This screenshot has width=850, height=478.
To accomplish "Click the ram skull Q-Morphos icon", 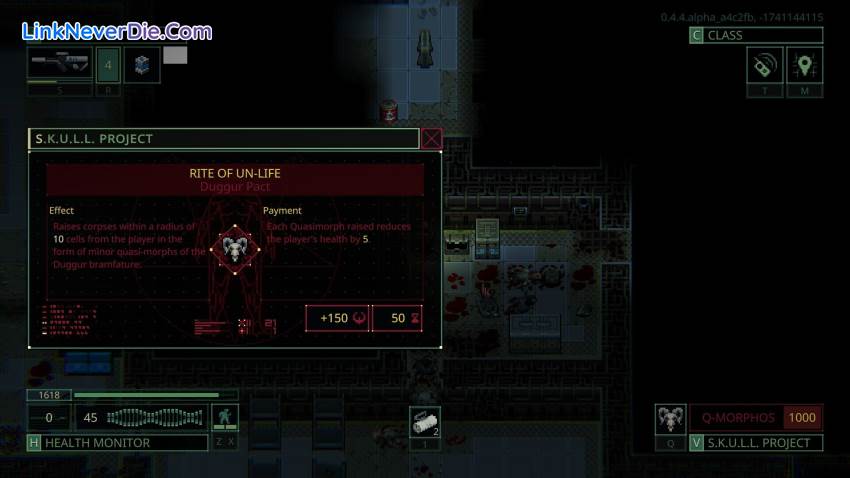I will [670, 418].
